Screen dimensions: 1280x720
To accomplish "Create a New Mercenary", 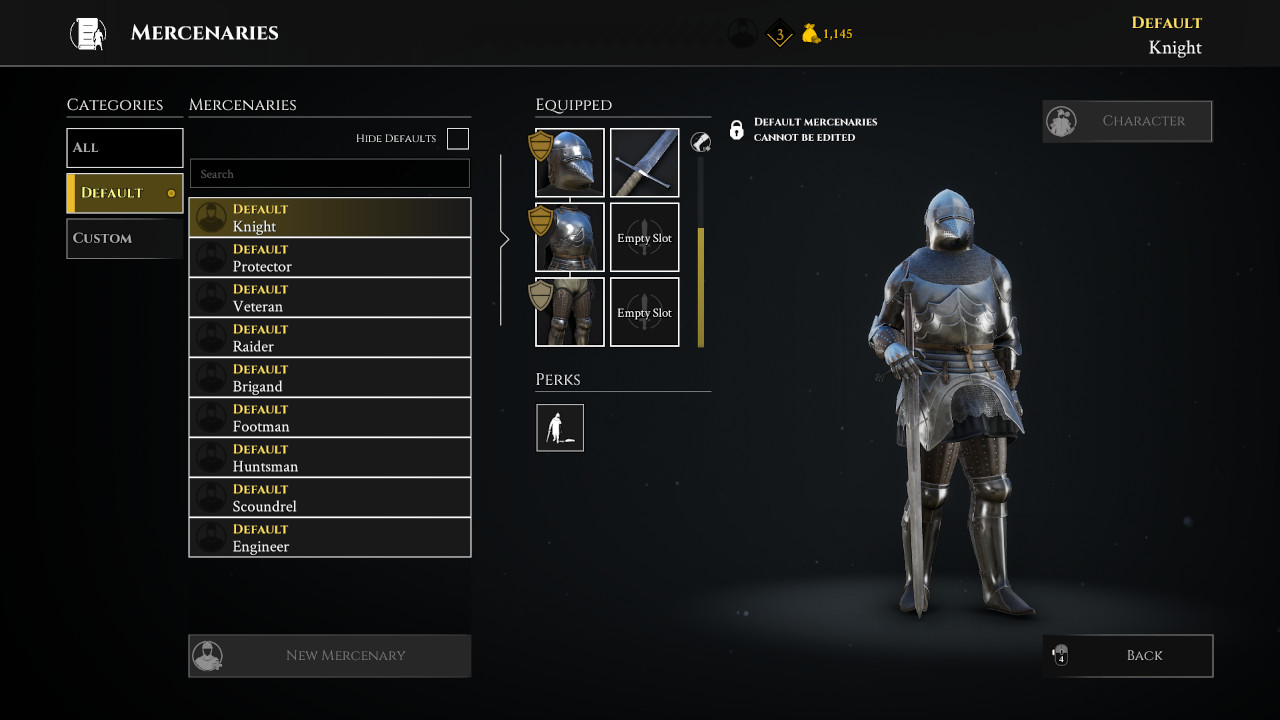I will coord(330,656).
